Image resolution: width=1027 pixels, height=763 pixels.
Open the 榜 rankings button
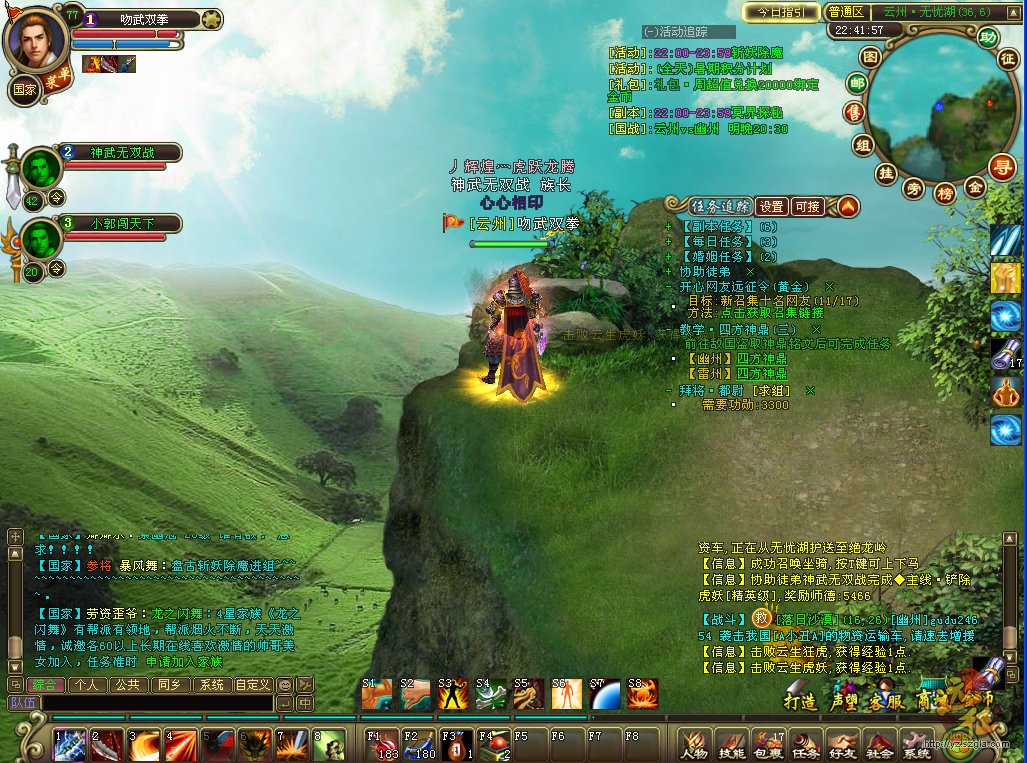click(x=945, y=193)
